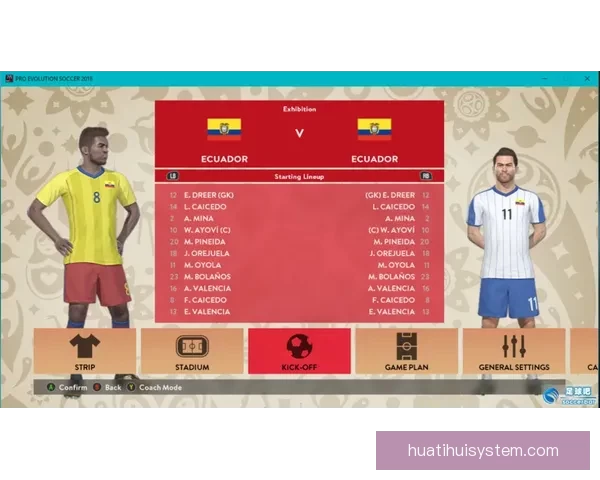
Task: Open General Settings
Action: (513, 351)
